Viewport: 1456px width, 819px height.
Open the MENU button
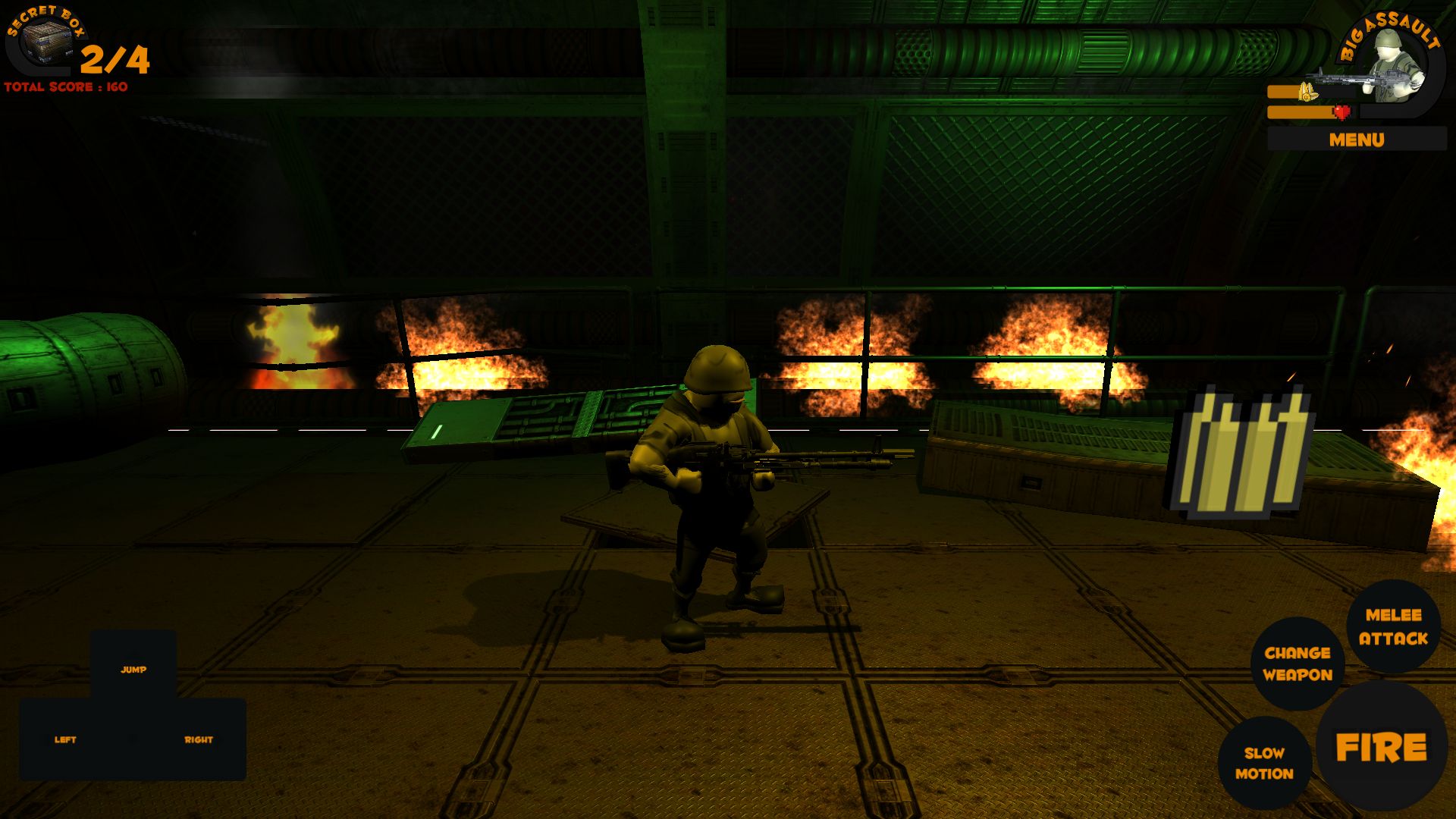(1356, 140)
